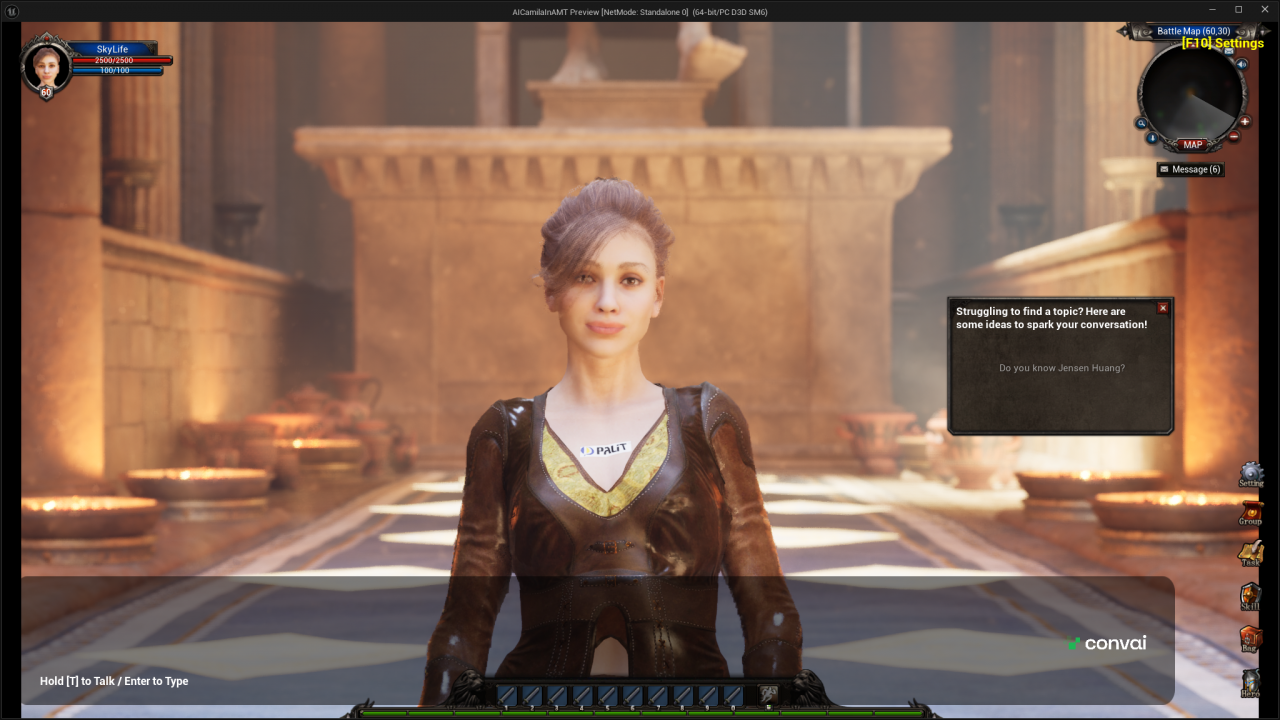1280x720 pixels.
Task: Close the conversation topic suggestion panel
Action: [1162, 308]
